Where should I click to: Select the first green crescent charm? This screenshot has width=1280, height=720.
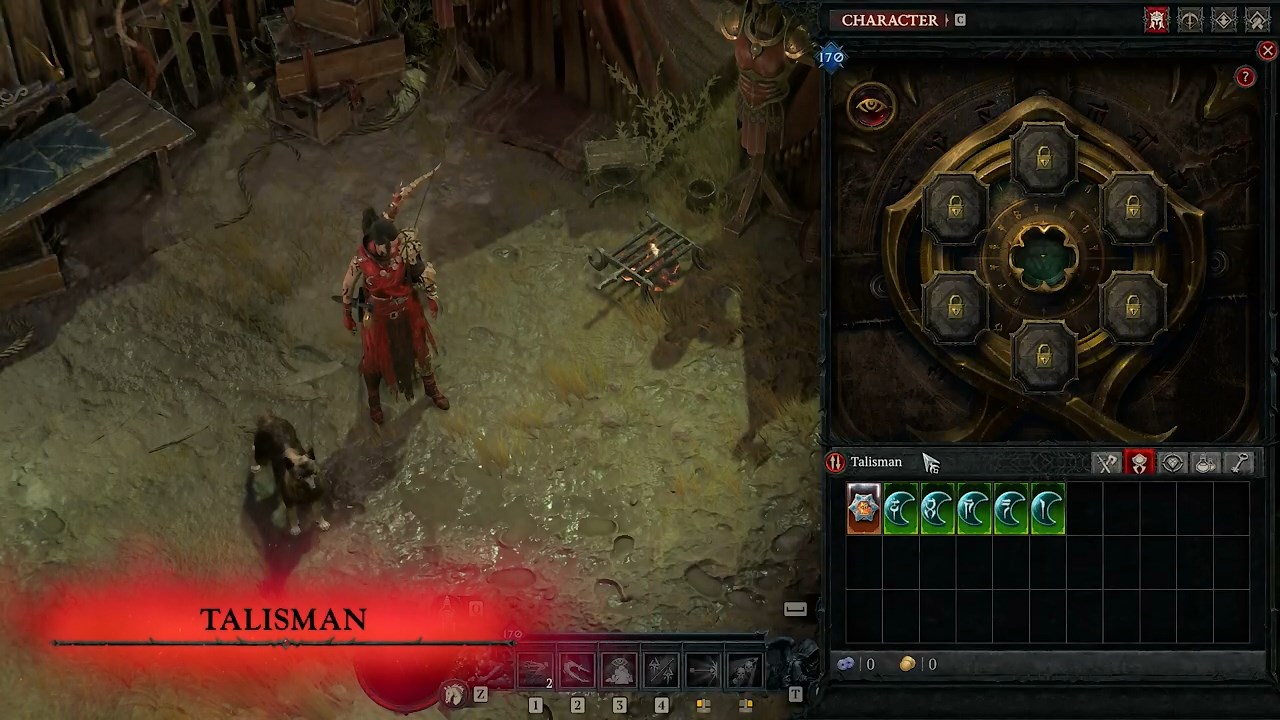(x=901, y=509)
